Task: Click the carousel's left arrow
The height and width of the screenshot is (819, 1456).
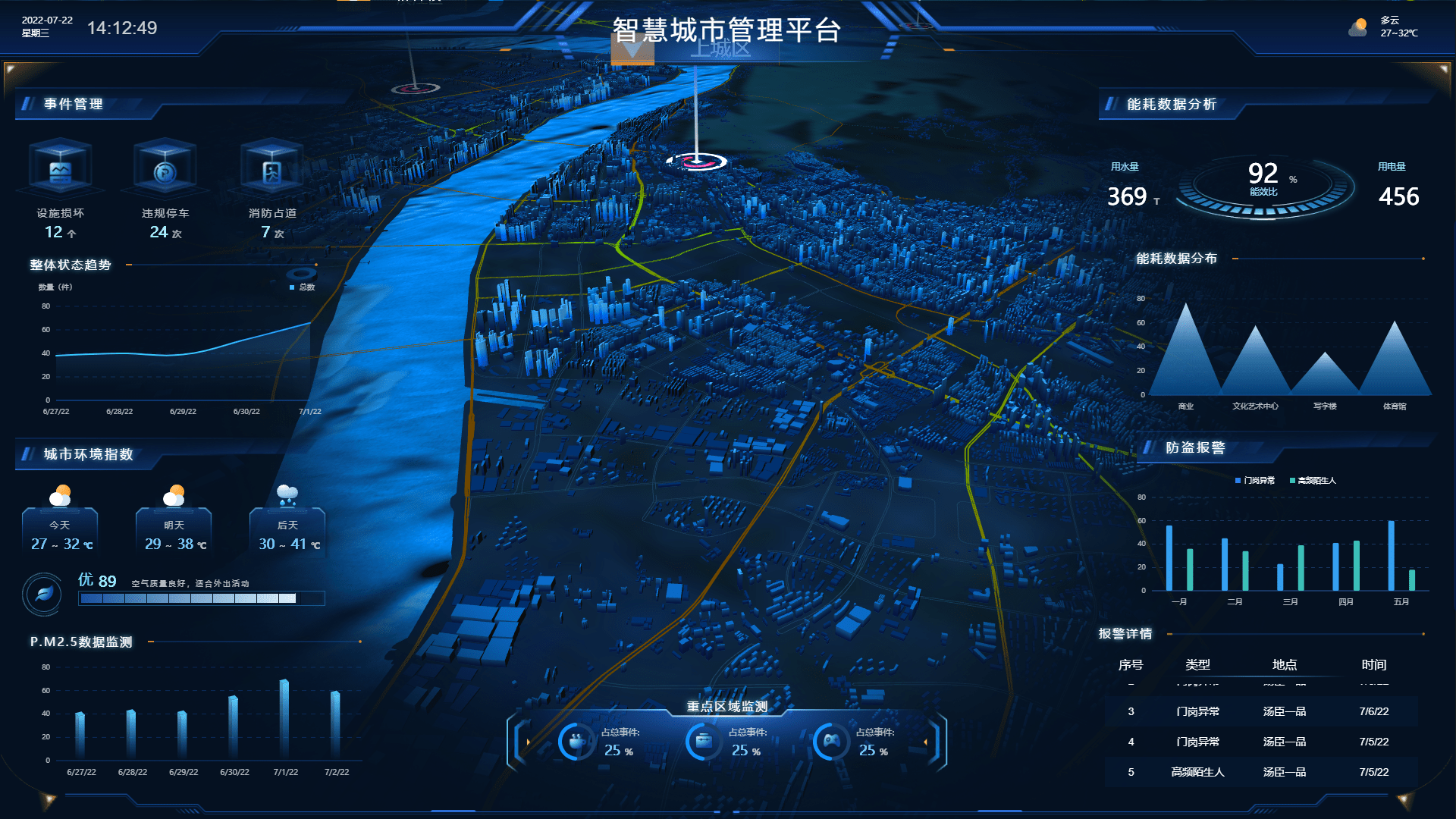Action: (x=528, y=742)
